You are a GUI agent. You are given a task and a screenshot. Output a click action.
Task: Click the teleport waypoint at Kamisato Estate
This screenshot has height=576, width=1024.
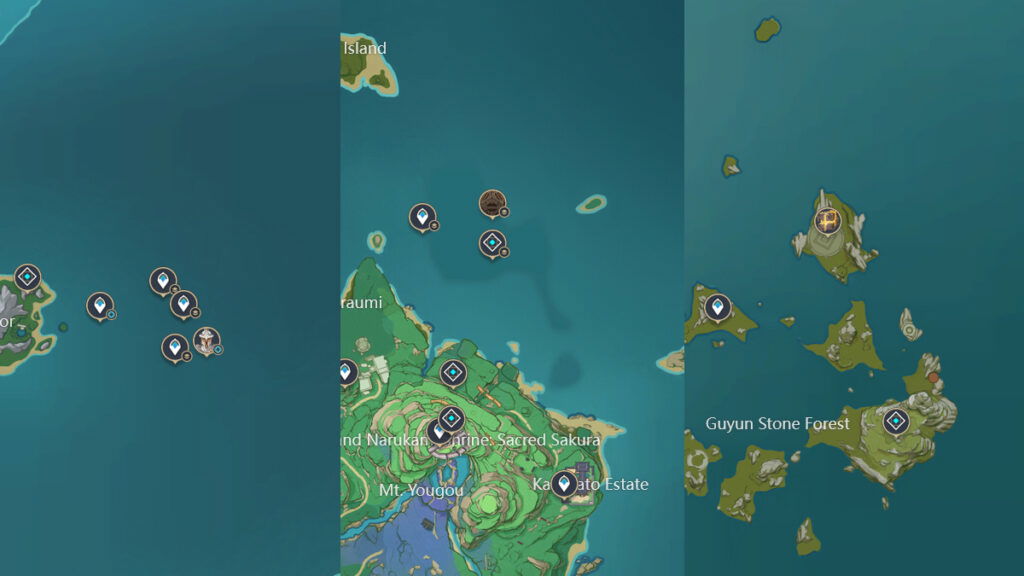pos(564,484)
